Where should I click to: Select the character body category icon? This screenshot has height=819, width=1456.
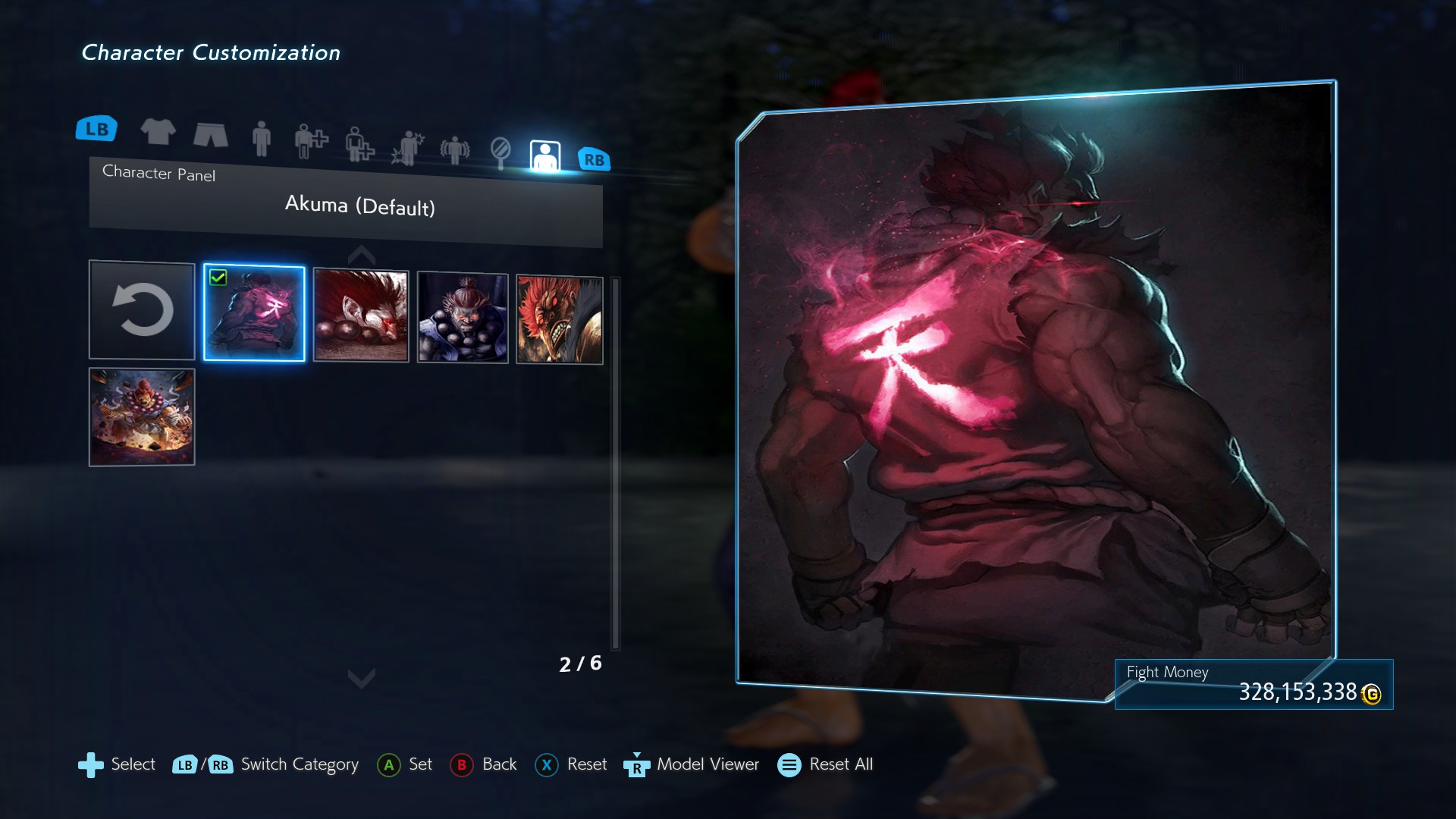[x=262, y=140]
